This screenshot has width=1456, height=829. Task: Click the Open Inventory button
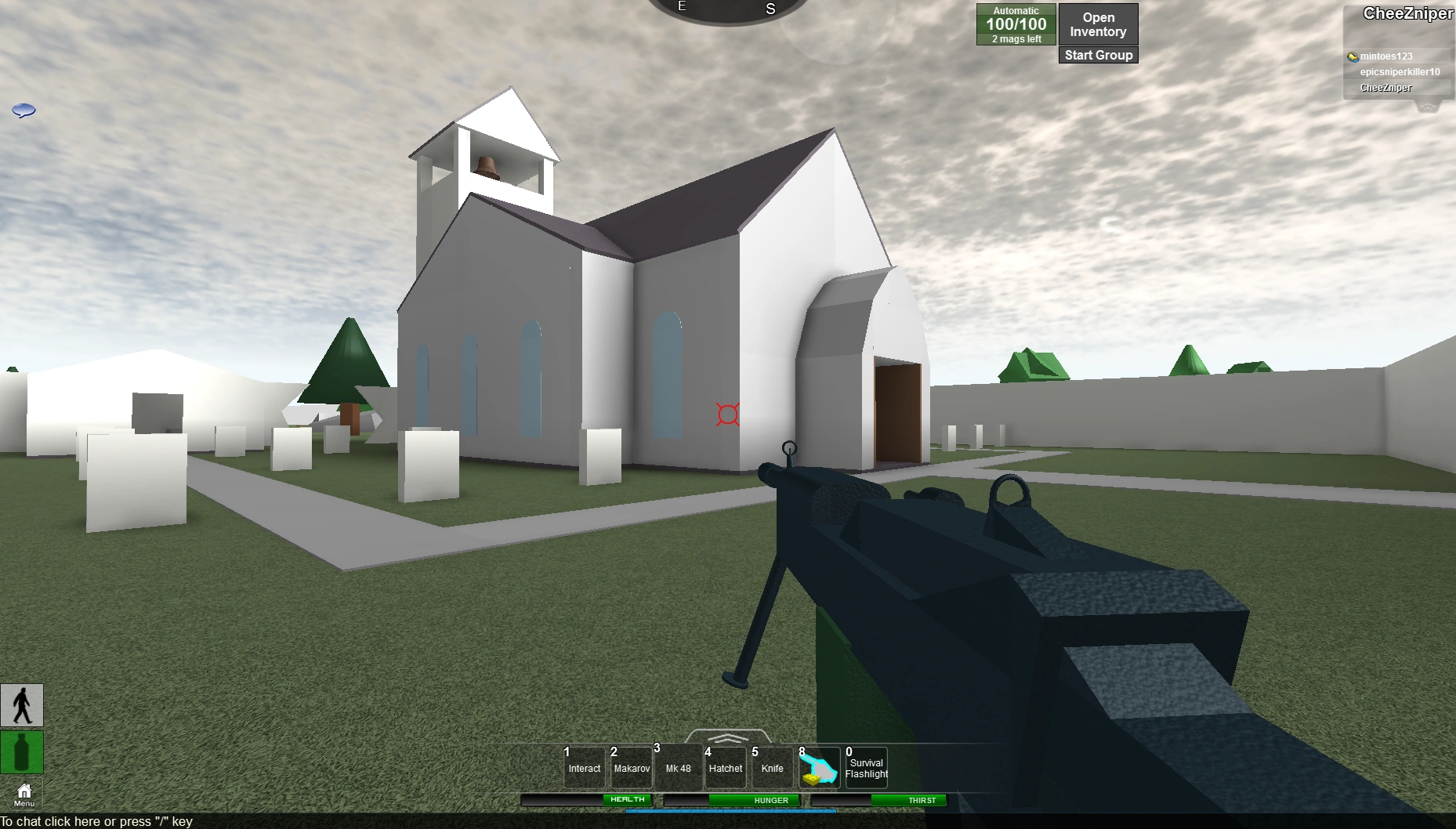coord(1097,24)
